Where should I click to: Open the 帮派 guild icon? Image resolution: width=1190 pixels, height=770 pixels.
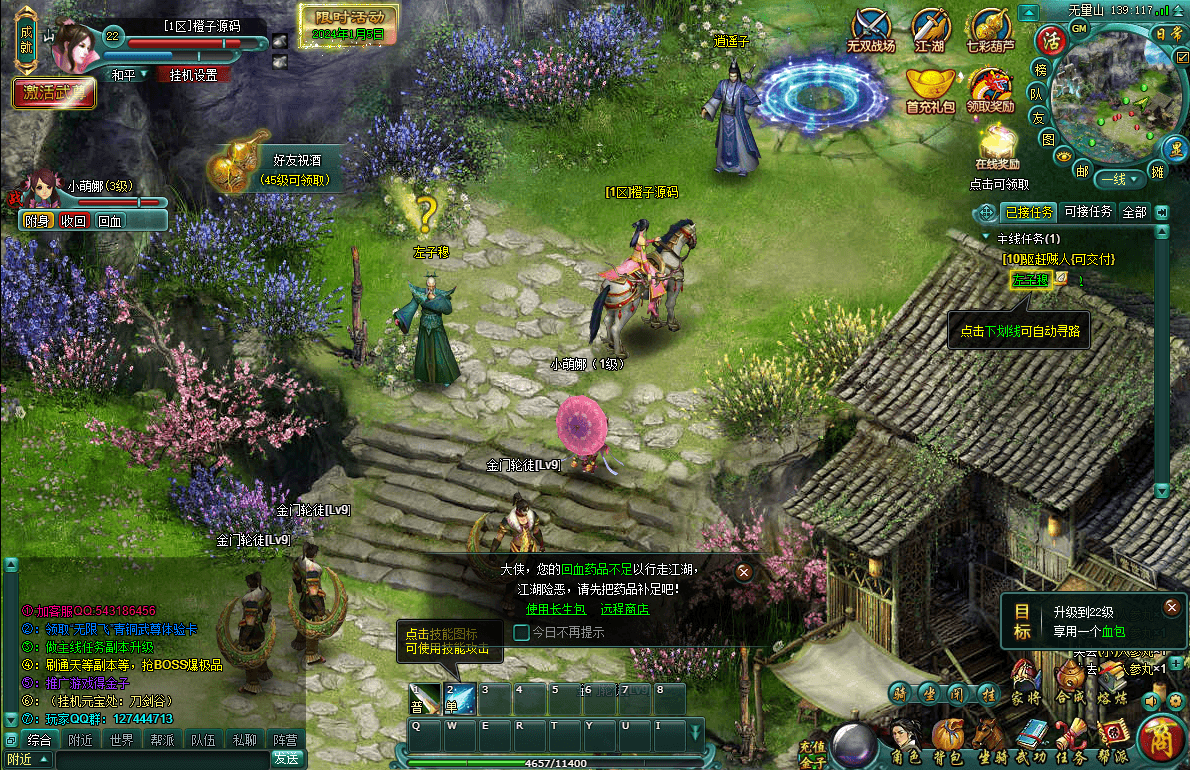(1112, 738)
